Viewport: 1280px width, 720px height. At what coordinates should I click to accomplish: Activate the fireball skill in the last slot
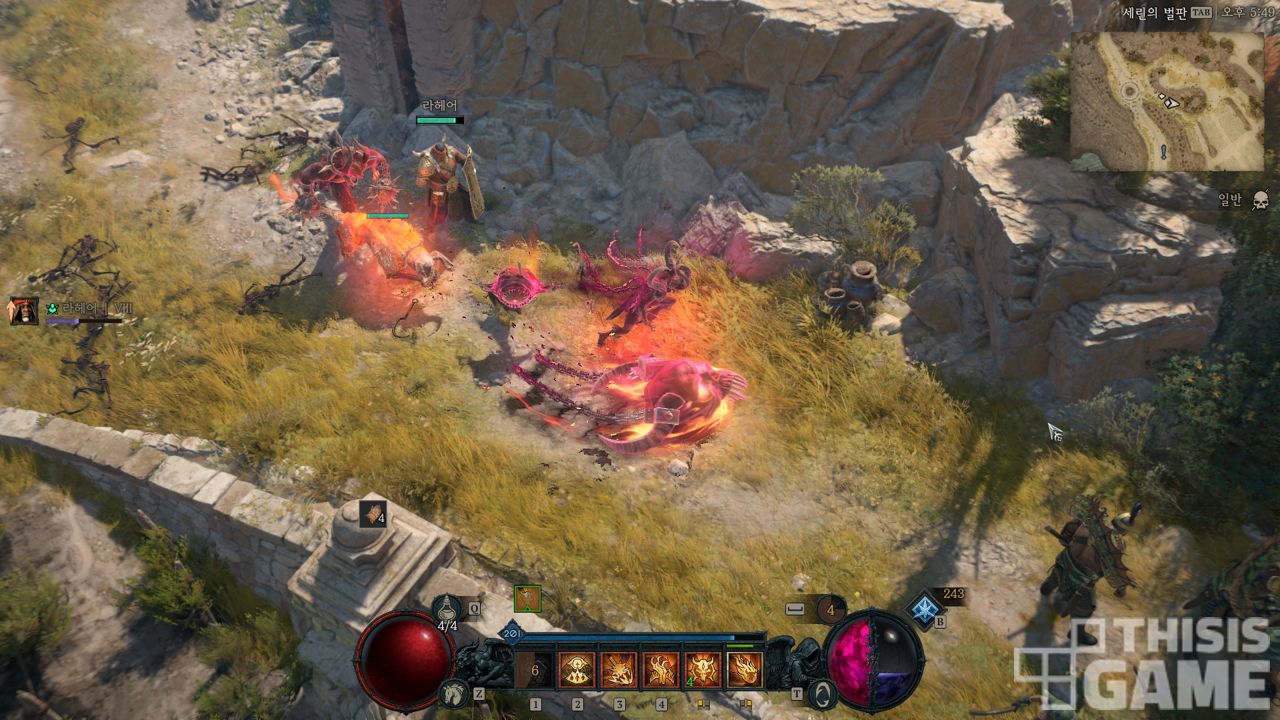(x=744, y=670)
